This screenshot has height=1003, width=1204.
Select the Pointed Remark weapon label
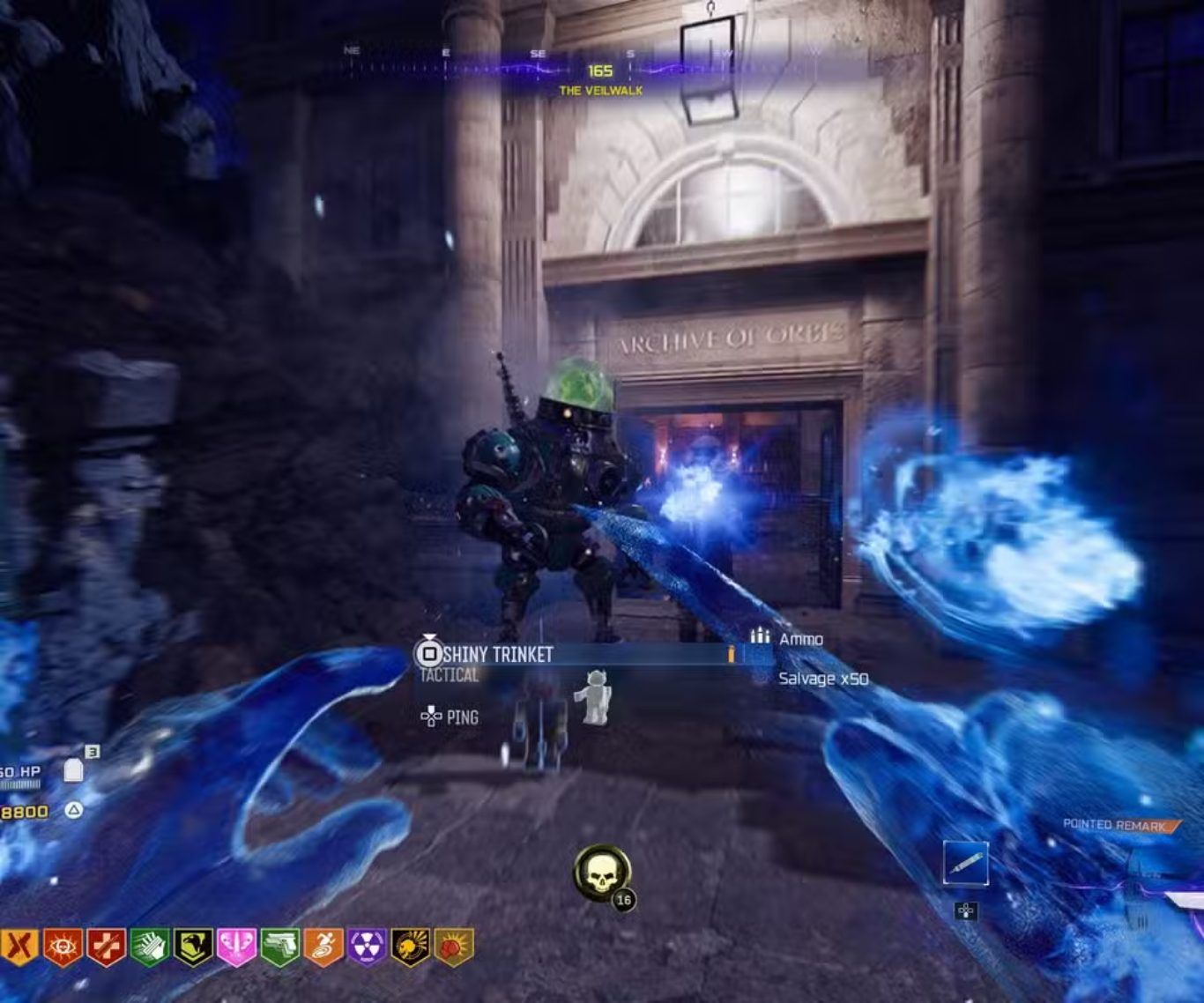[1115, 825]
